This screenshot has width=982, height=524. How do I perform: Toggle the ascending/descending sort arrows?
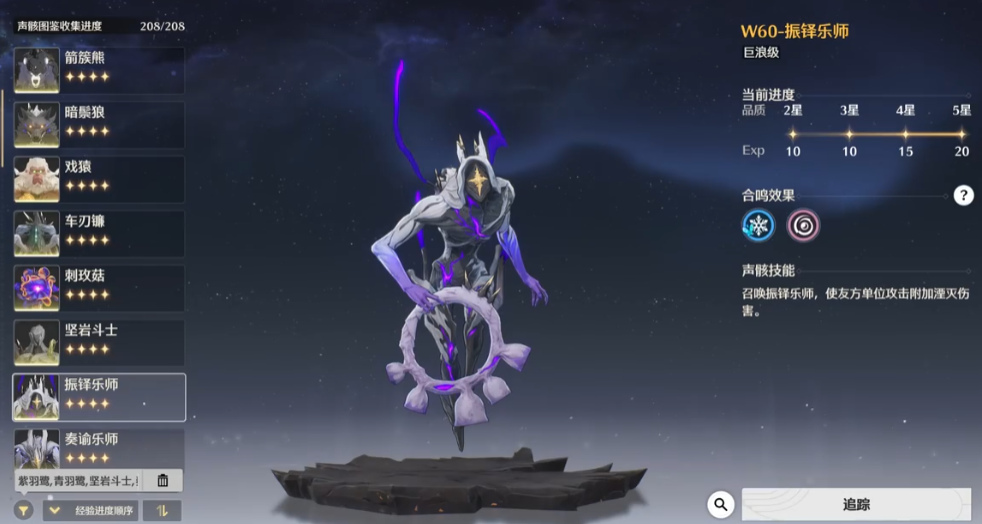click(x=161, y=511)
